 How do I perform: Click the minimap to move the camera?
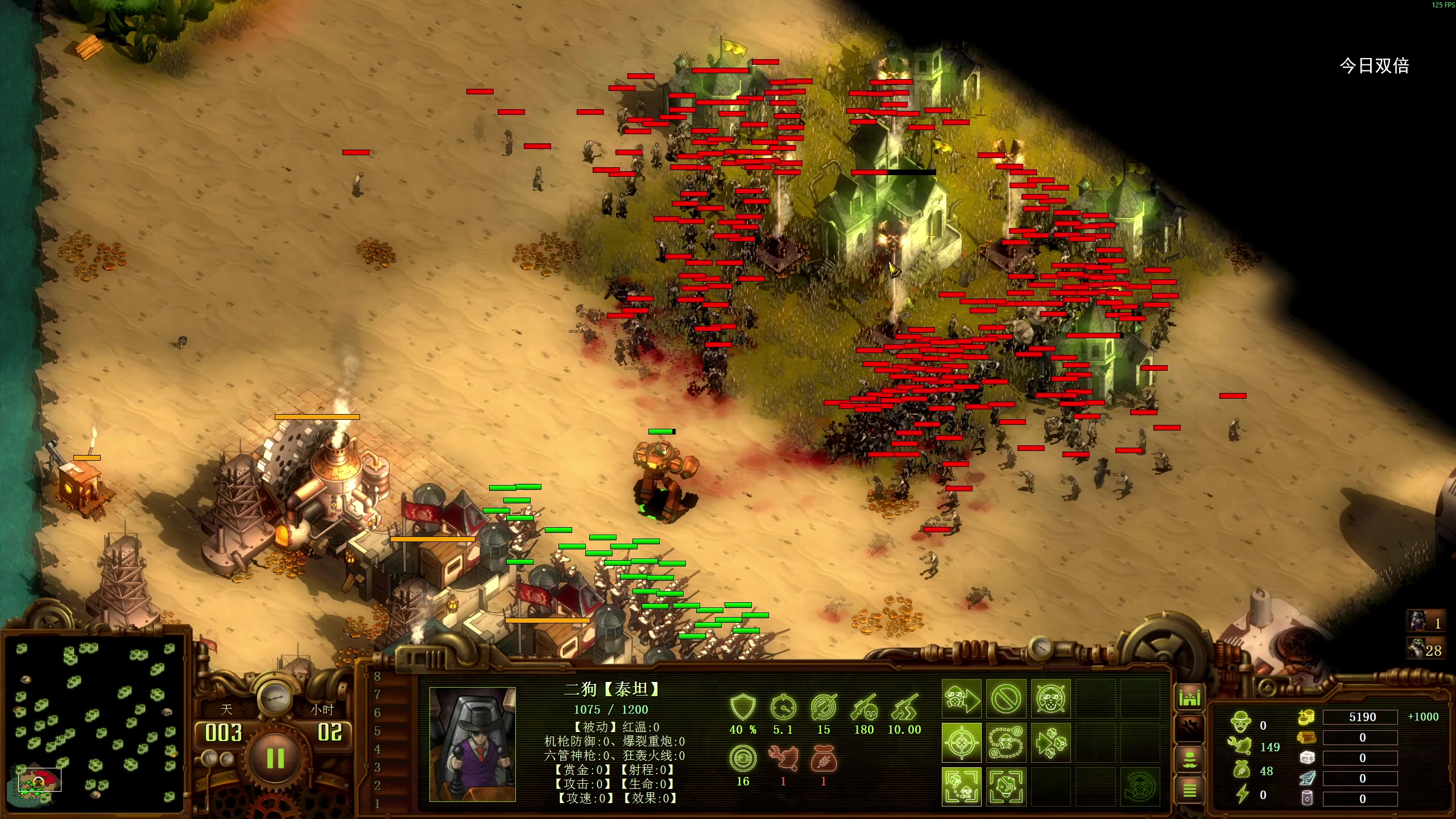[96, 722]
